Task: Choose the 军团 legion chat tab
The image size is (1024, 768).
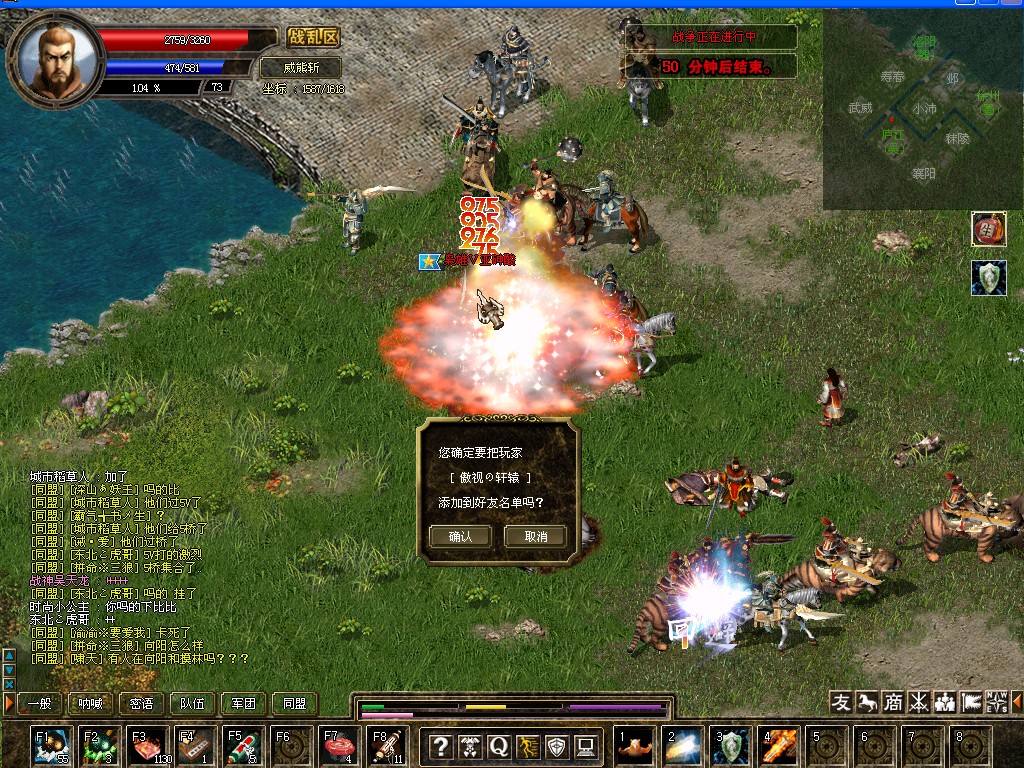Action: tap(244, 704)
